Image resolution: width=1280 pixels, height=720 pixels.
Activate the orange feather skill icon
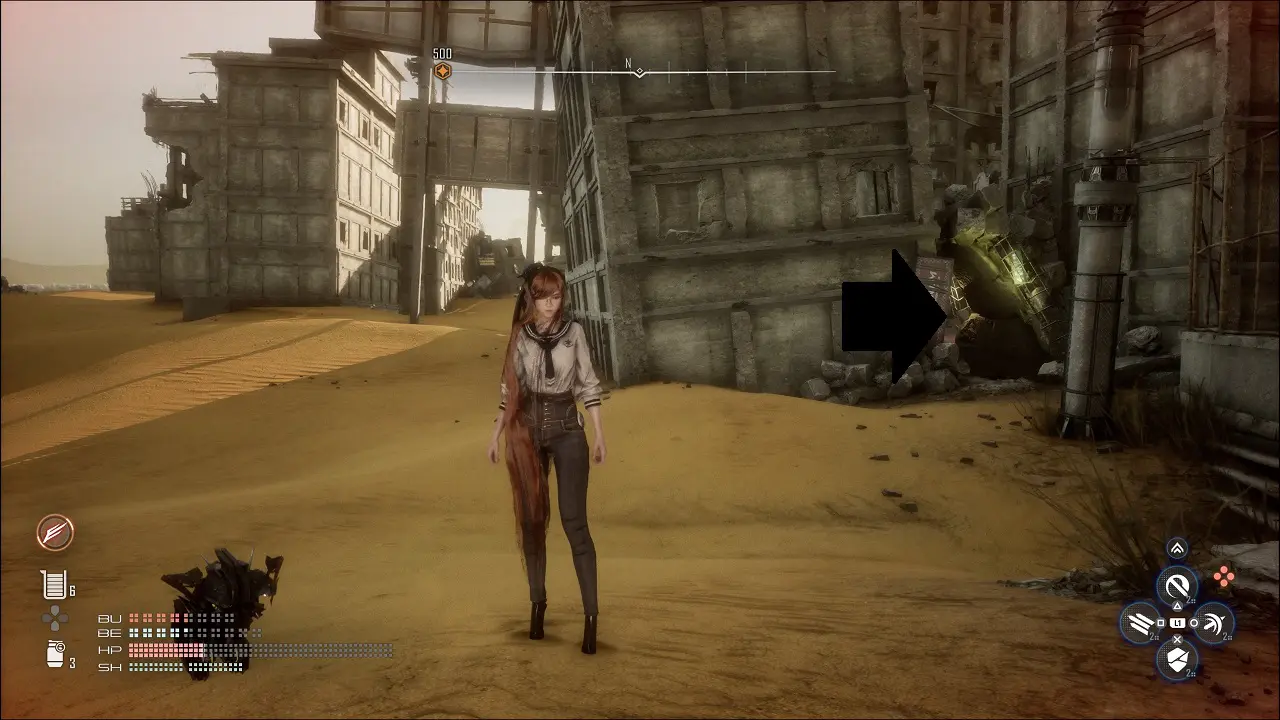click(55, 533)
